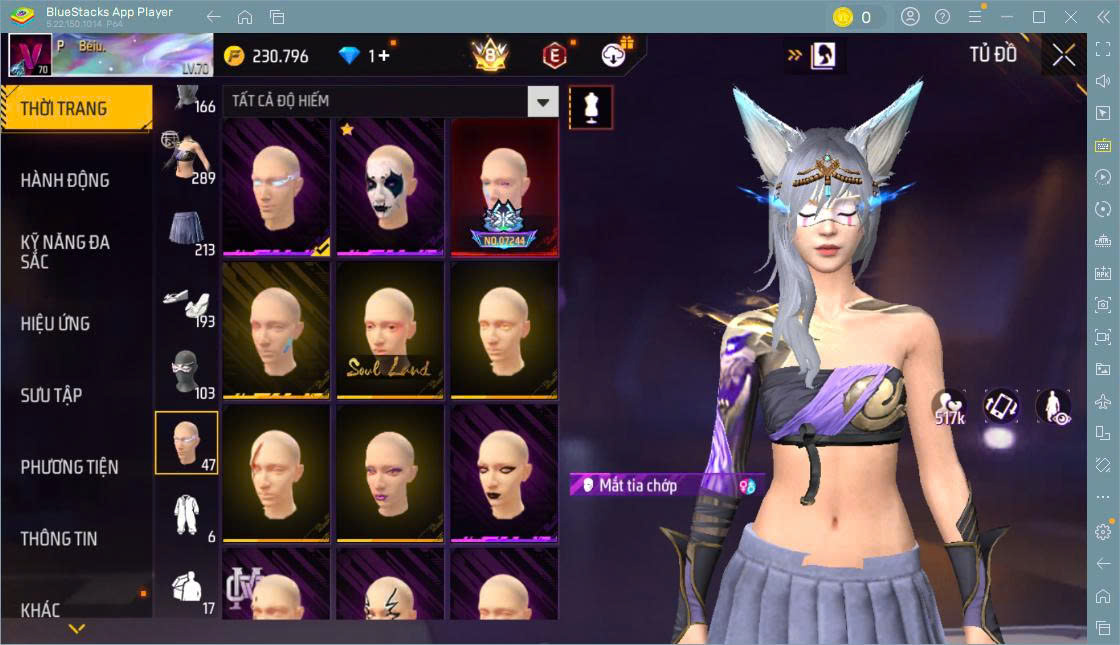Image resolution: width=1120 pixels, height=645 pixels.
Task: Open the gold coin balance showing 230.796
Action: pyautogui.click(x=266, y=56)
